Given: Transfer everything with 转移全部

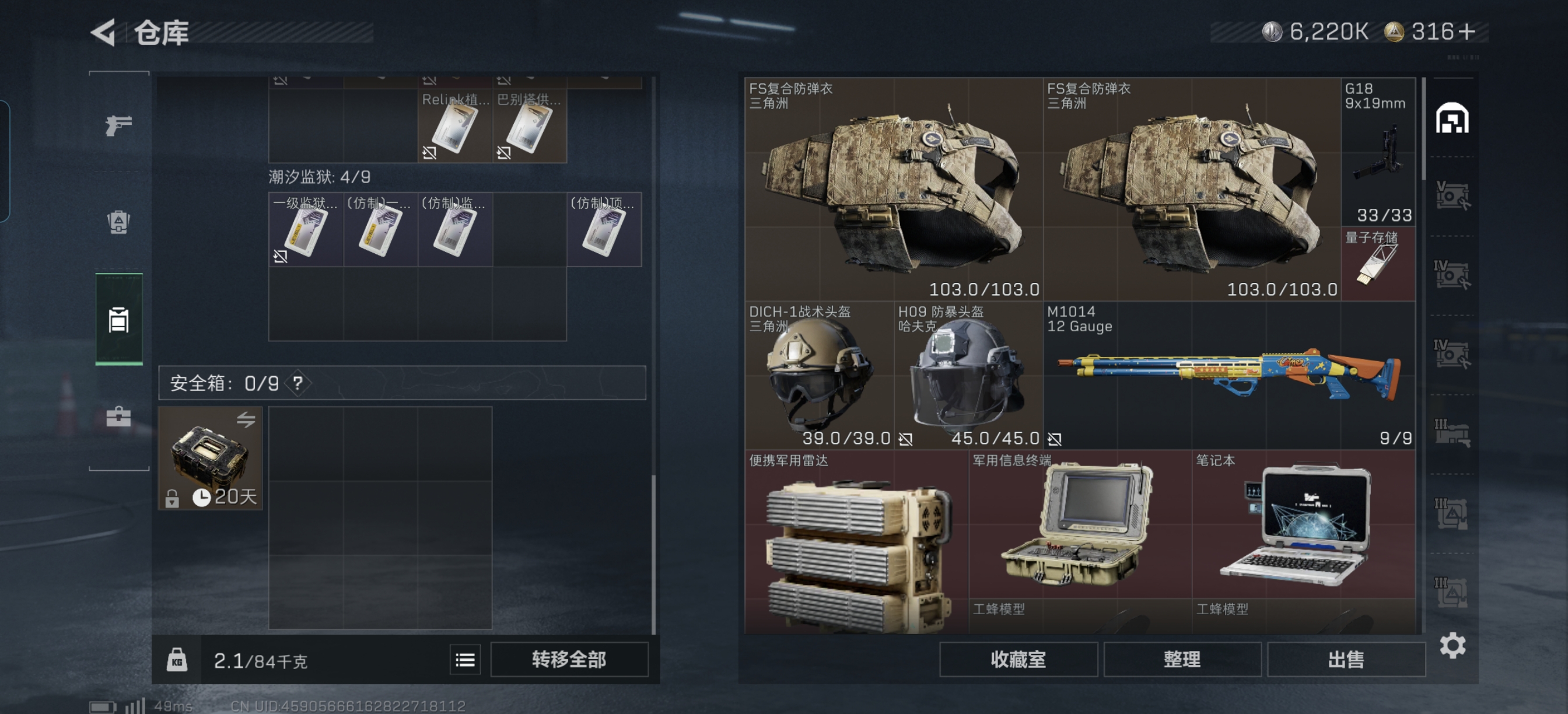Looking at the screenshot, I should 569,659.
